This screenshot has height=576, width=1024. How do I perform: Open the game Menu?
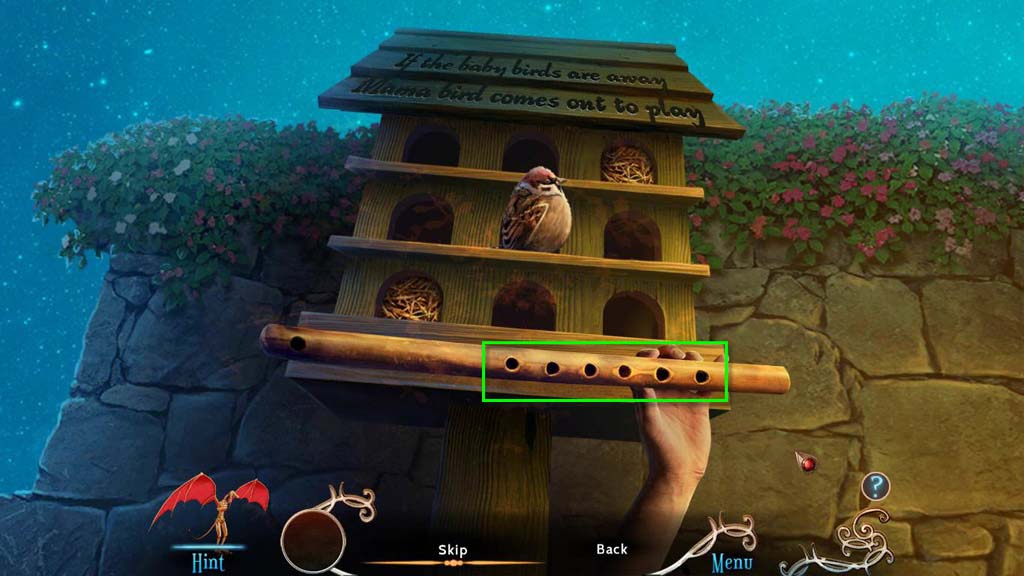click(x=731, y=561)
